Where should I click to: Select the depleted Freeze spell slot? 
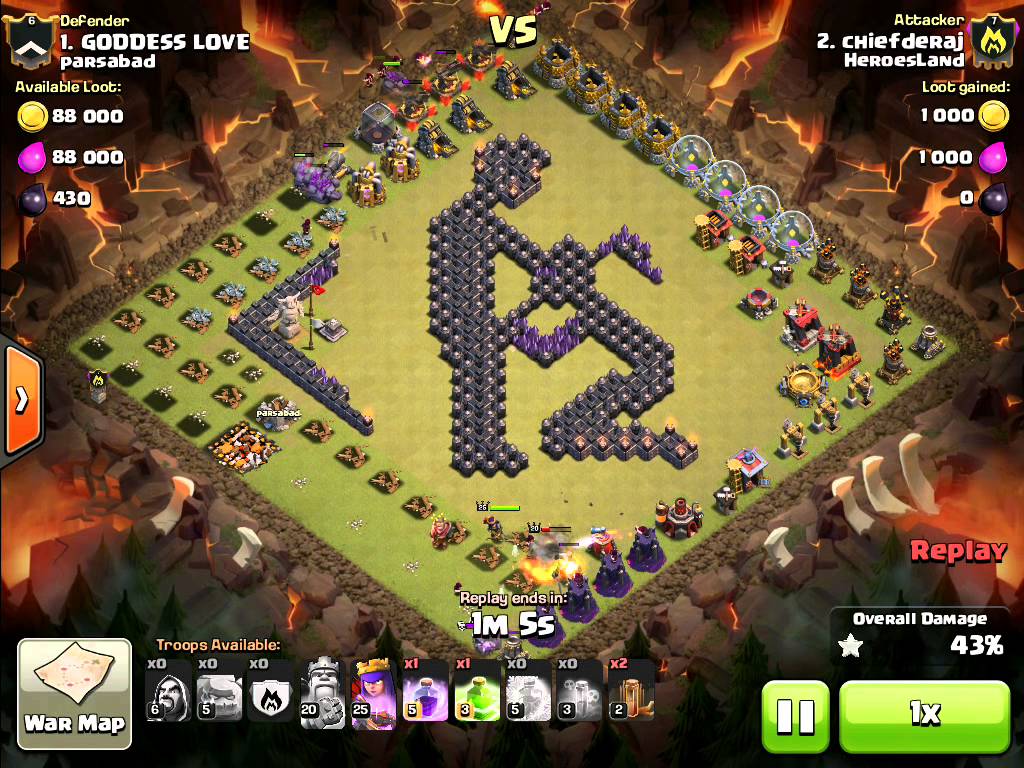click(x=528, y=690)
